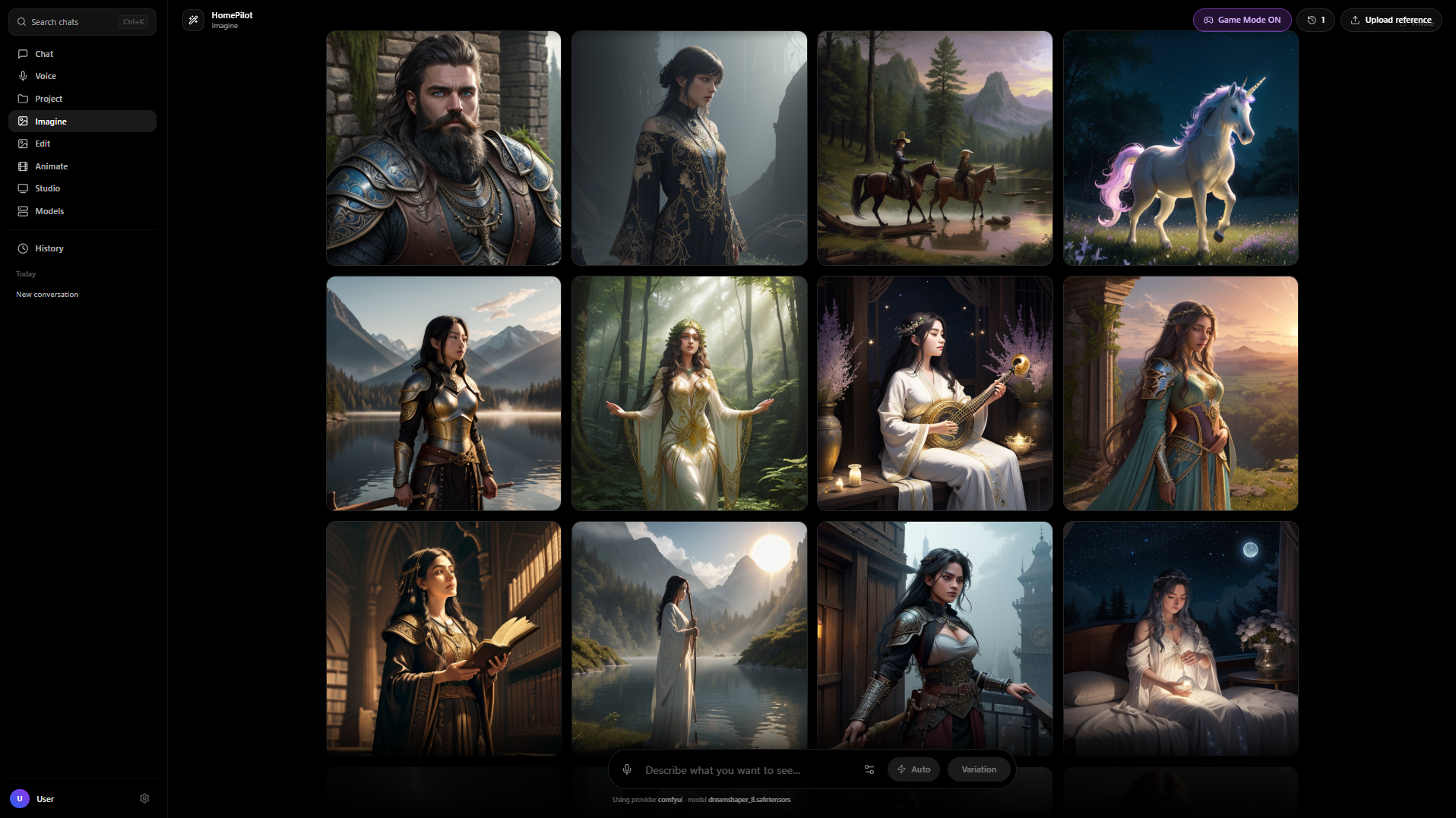Open the History section
This screenshot has height=818, width=1456.
click(49, 248)
